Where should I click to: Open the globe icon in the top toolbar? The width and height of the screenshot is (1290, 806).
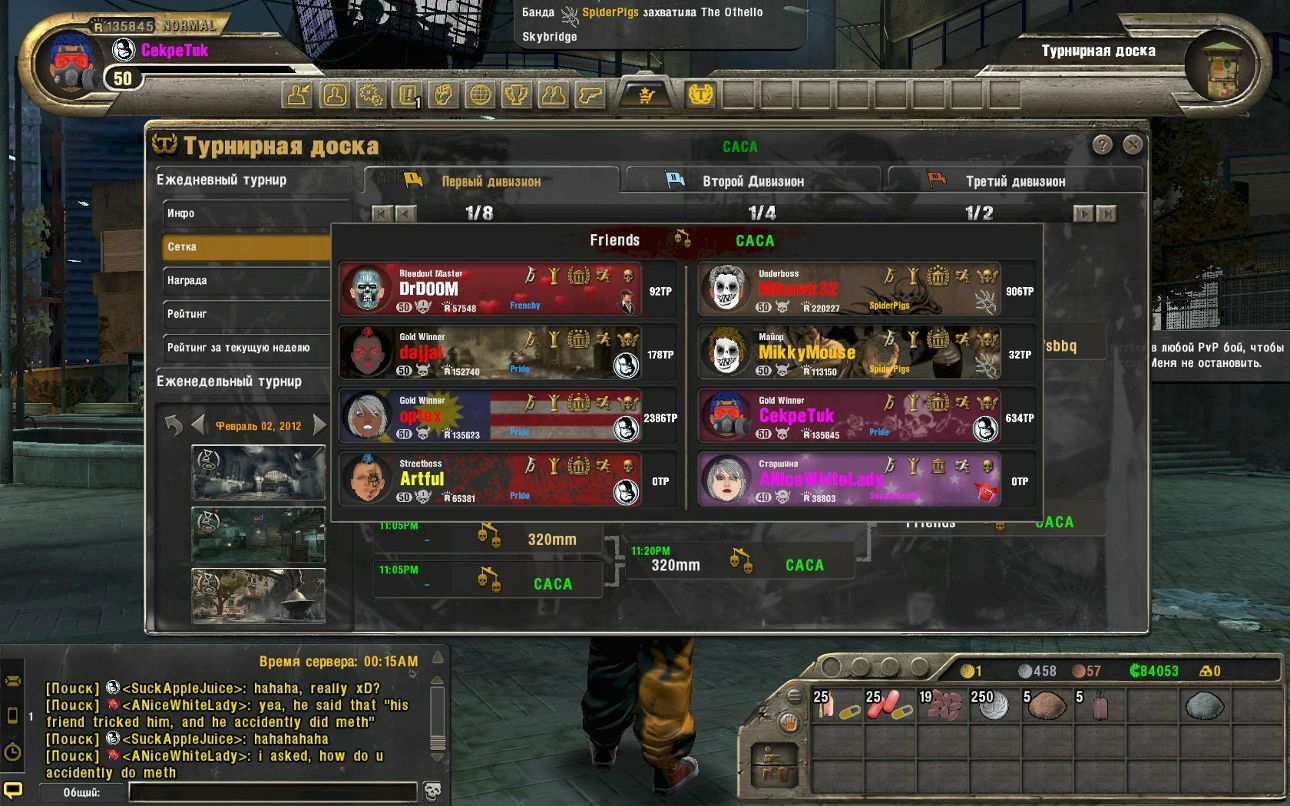481,95
